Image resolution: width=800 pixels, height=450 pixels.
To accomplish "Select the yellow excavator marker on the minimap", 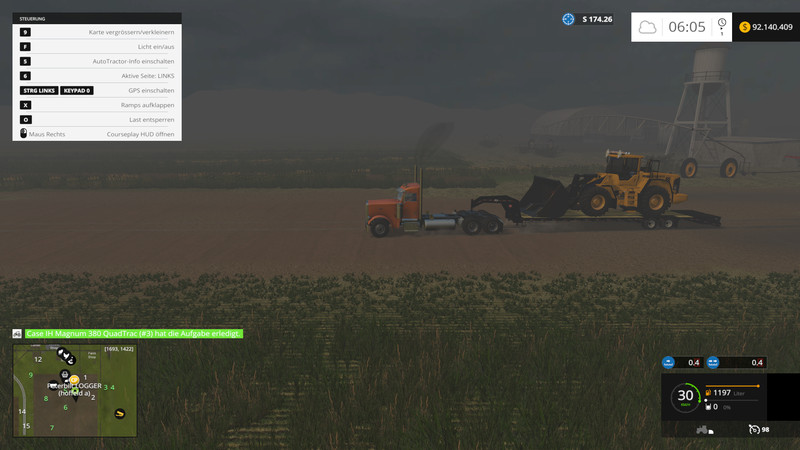I will (x=121, y=411).
